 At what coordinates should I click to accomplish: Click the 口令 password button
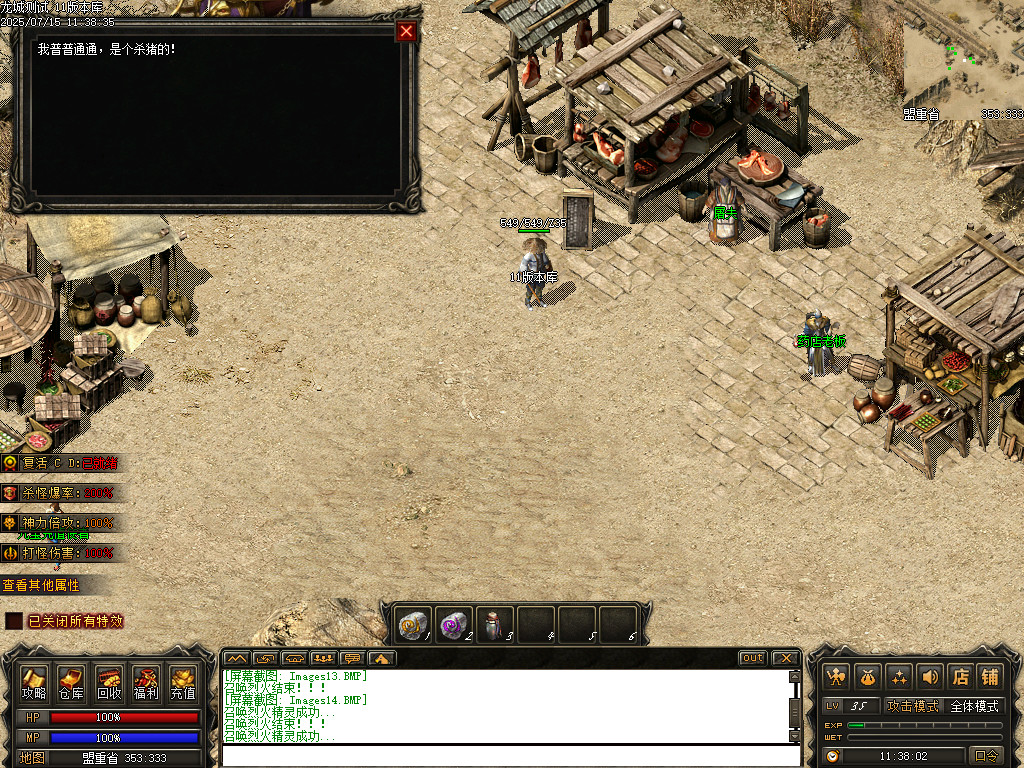986,756
